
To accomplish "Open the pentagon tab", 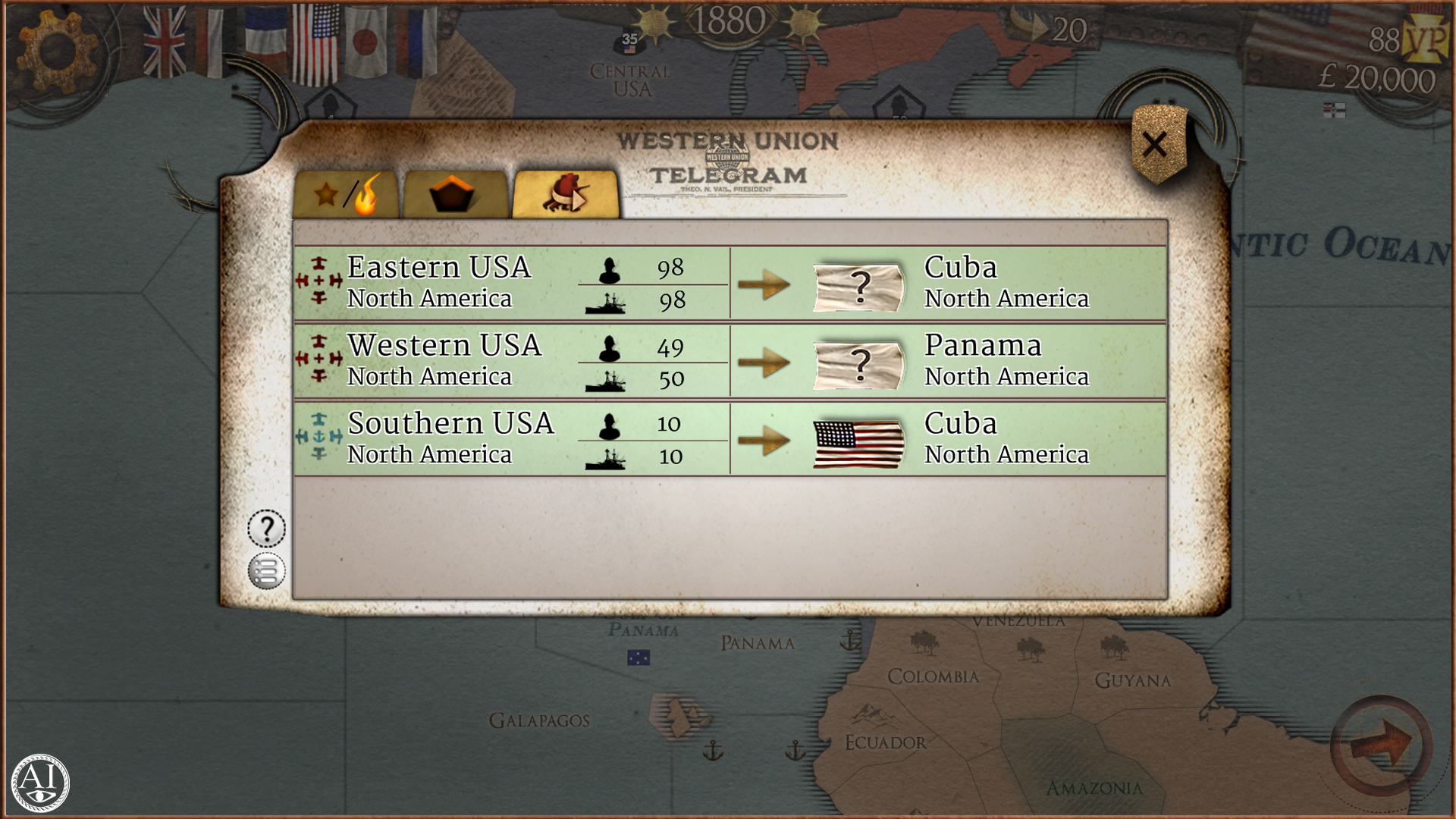I will pyautogui.click(x=453, y=196).
